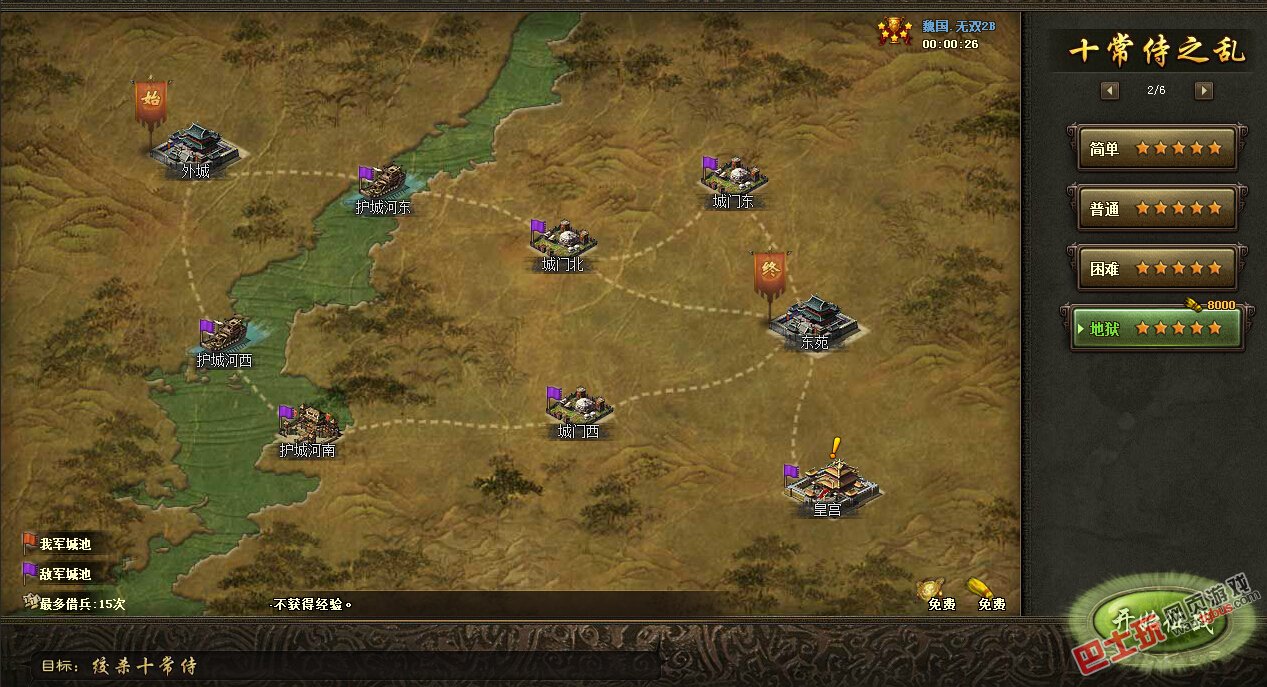Go to the next campaign page
Viewport: 1267px width, 687px height.
tap(1204, 91)
